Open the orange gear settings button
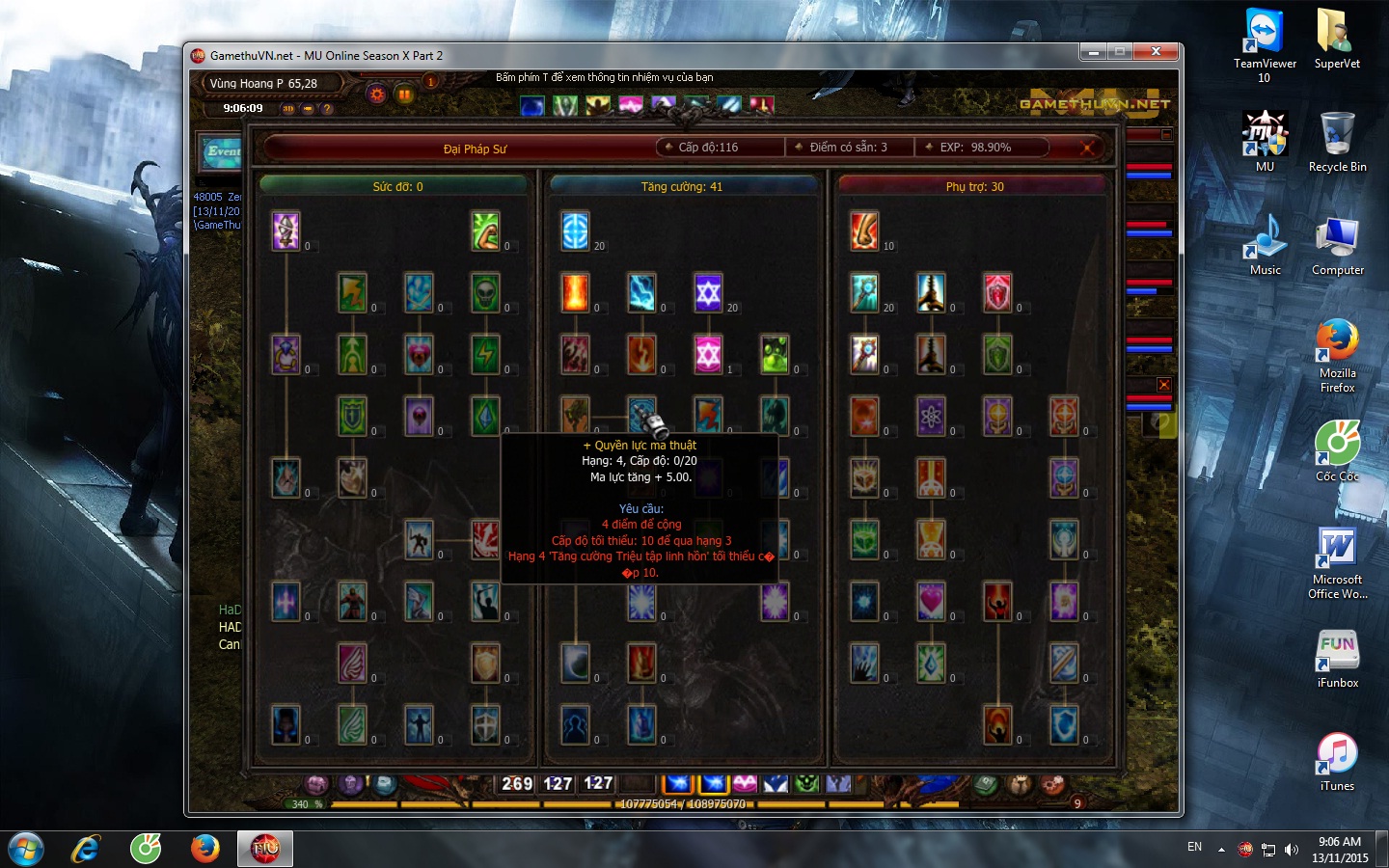This screenshot has width=1389, height=868. click(x=376, y=95)
